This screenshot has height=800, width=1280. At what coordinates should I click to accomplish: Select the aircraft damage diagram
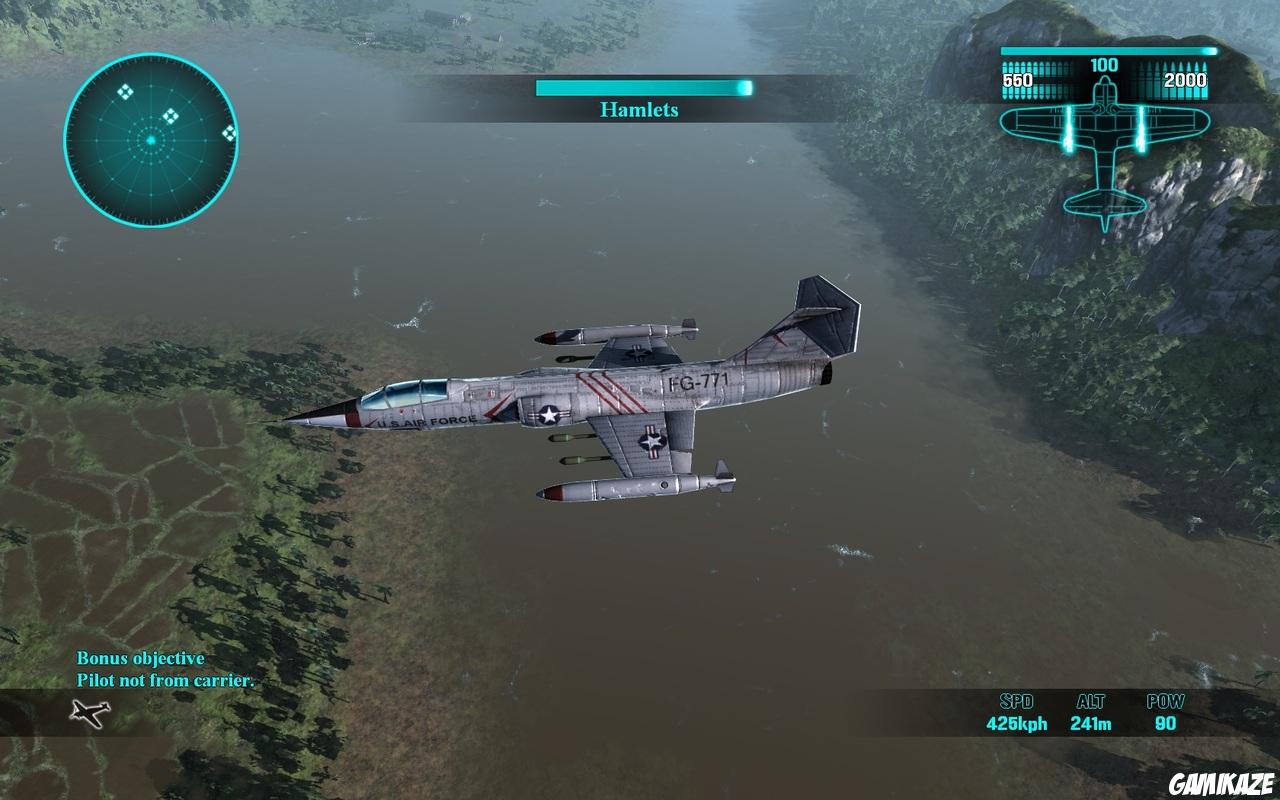[x=1105, y=150]
